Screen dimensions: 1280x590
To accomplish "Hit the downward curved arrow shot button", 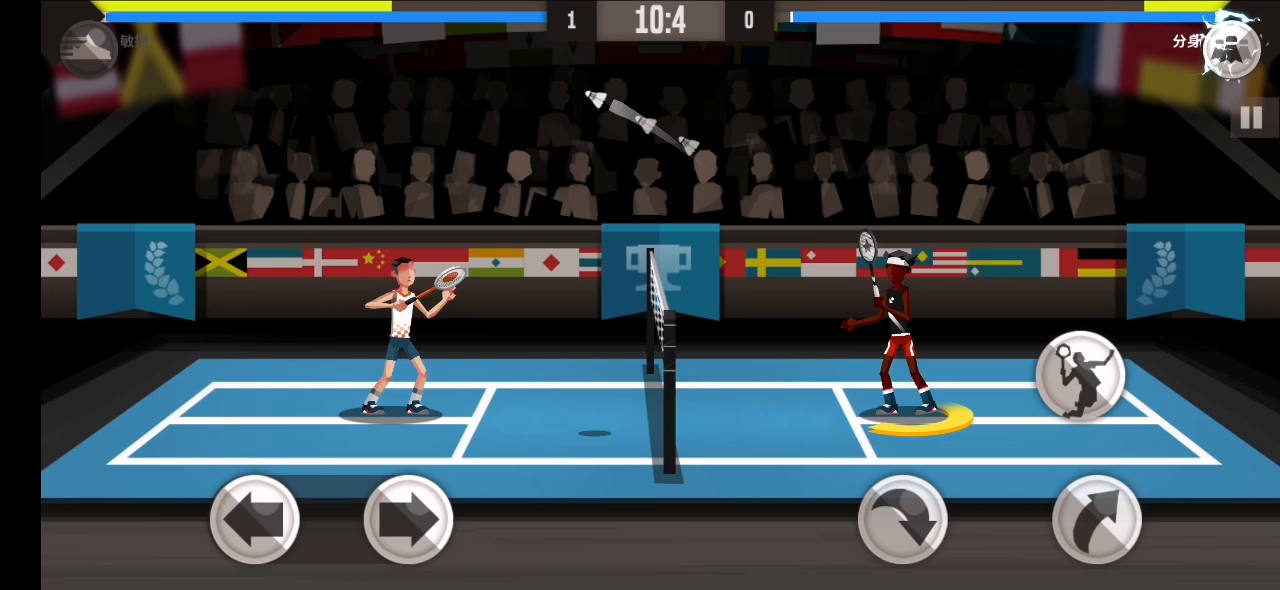I will (902, 520).
